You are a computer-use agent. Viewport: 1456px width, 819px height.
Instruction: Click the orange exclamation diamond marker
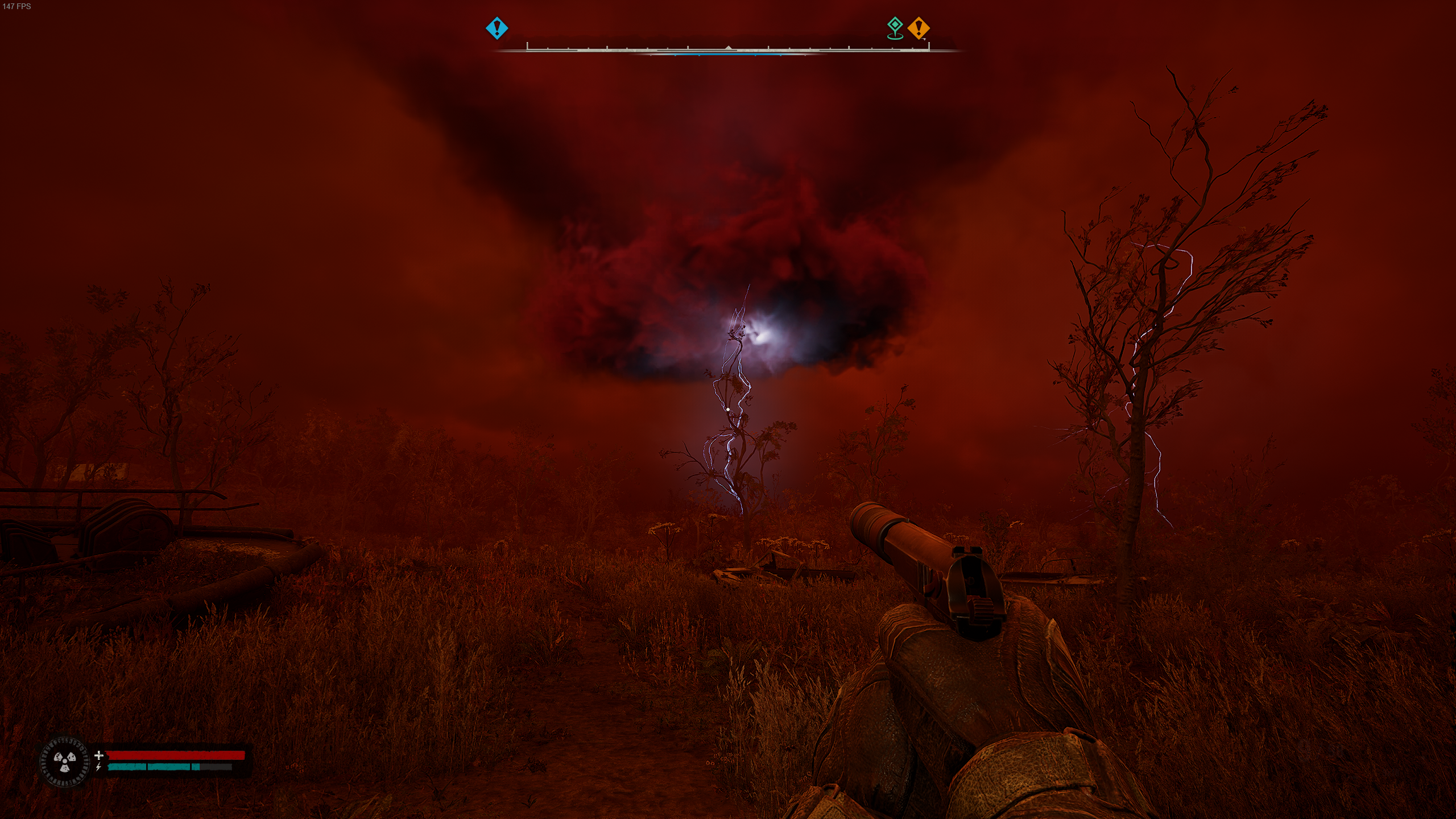918,28
